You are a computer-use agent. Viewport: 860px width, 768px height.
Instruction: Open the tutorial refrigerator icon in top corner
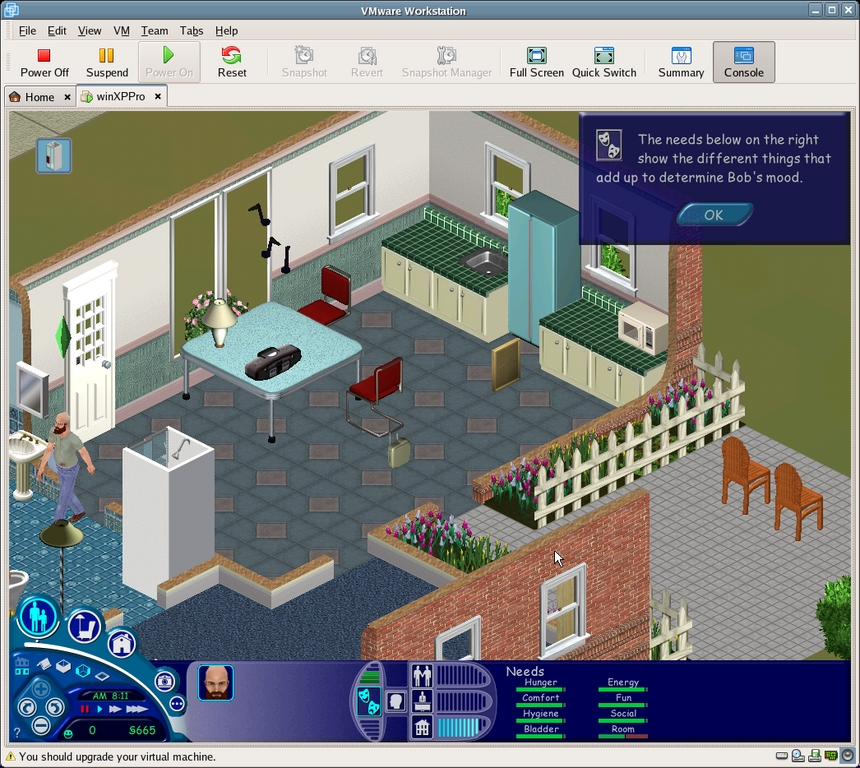pyautogui.click(x=54, y=155)
